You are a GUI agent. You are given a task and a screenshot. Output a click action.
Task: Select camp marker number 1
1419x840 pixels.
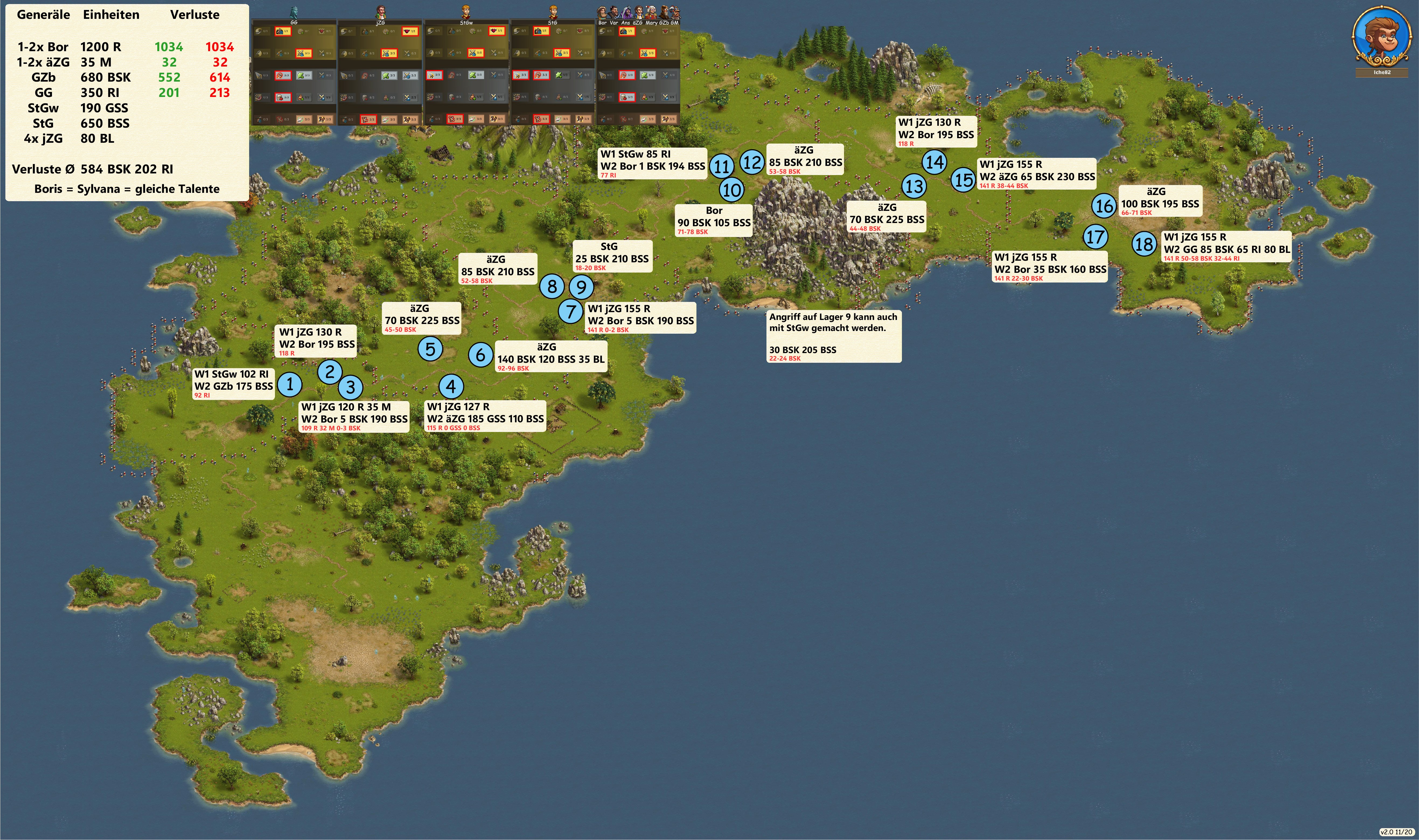click(290, 384)
